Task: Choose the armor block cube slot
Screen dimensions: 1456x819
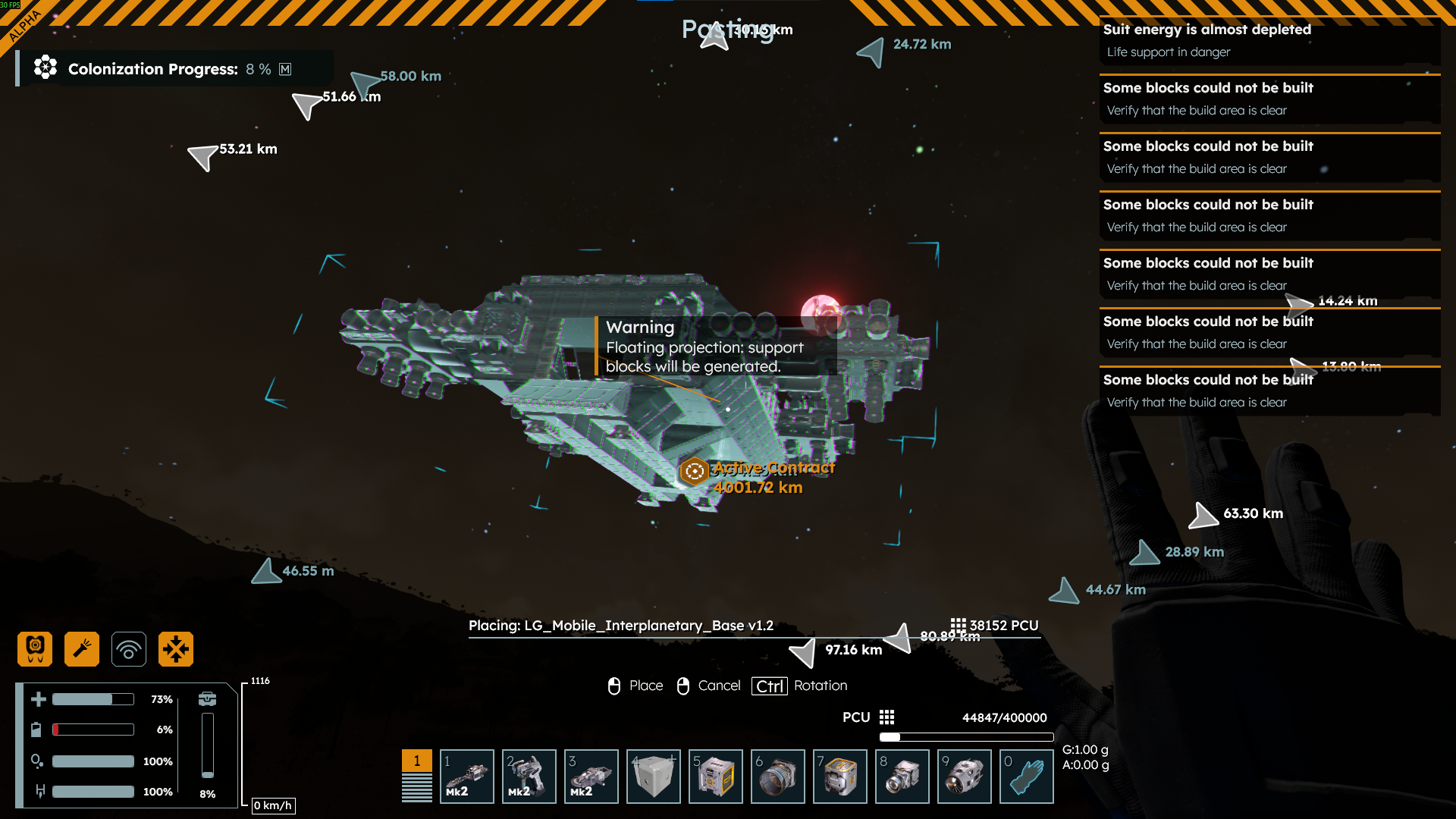Action: point(653,776)
